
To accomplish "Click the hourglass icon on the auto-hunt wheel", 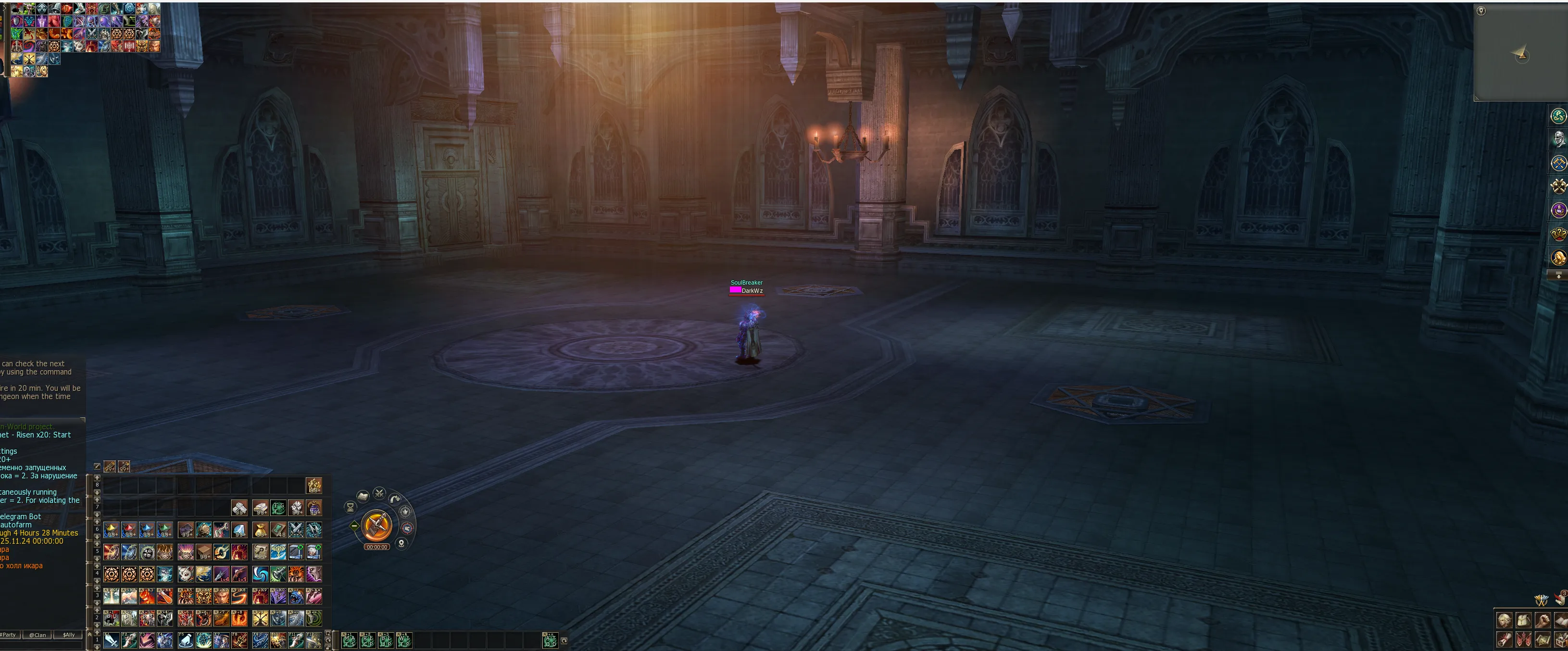I will [350, 507].
